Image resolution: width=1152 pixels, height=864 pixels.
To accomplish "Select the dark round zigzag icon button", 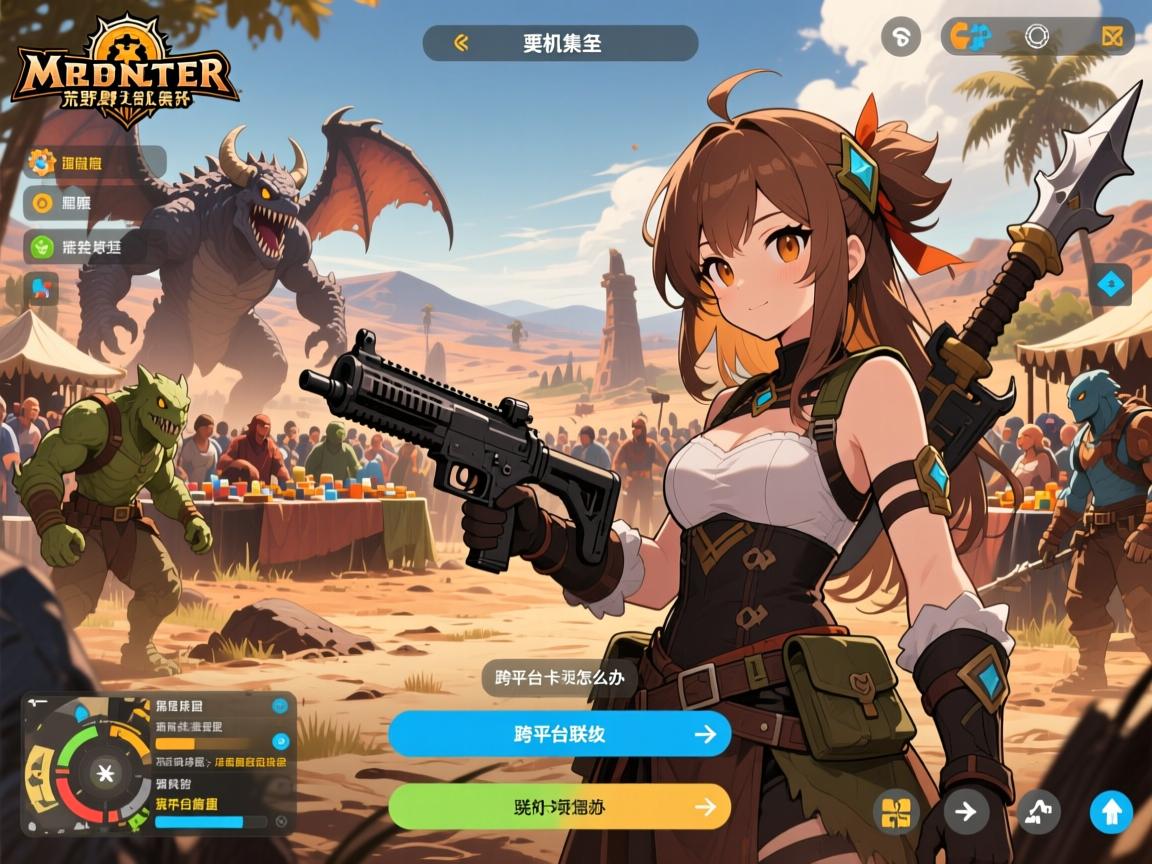I will click(1039, 811).
